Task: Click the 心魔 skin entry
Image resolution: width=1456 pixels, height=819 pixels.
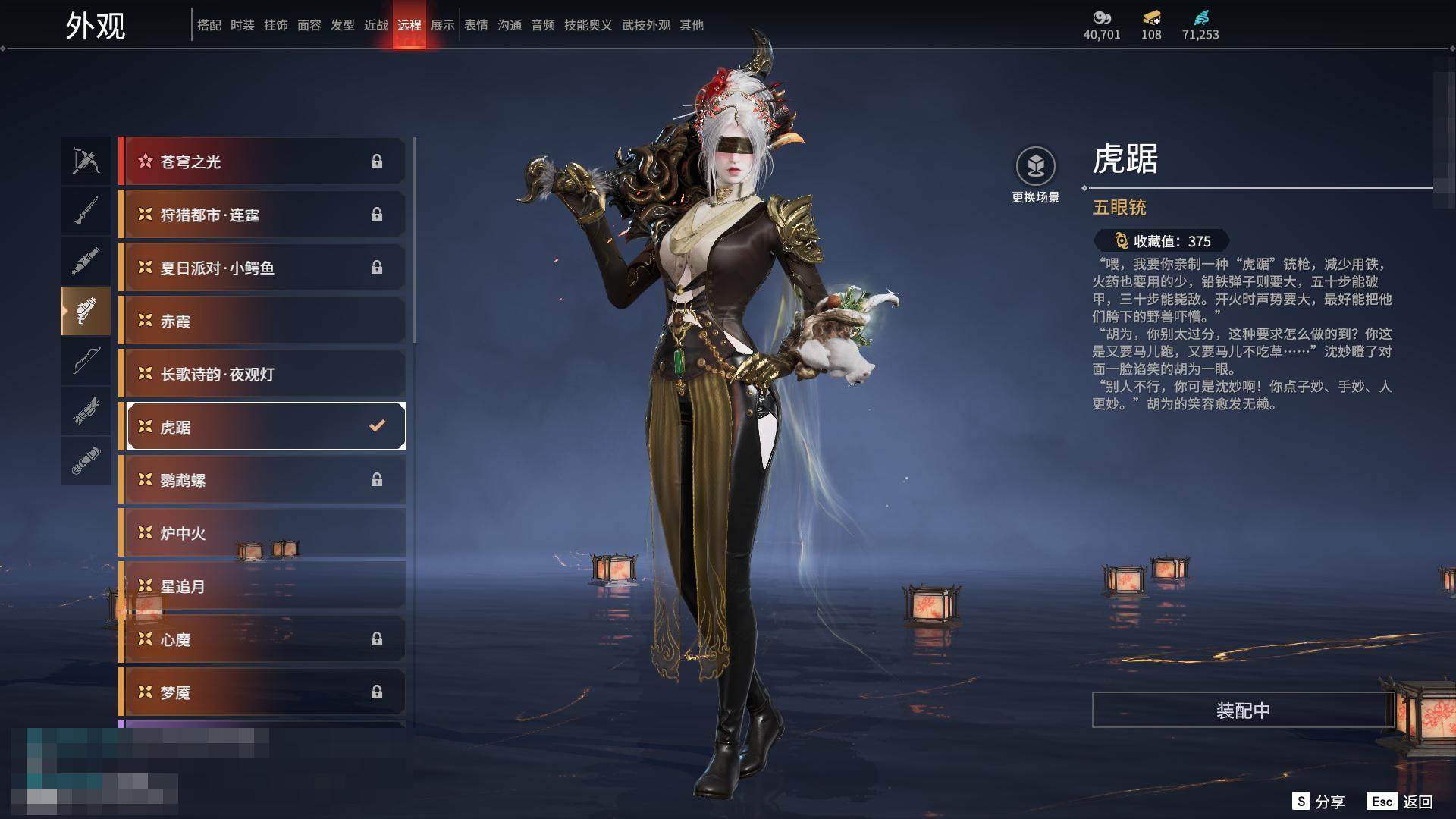Action: 262,639
